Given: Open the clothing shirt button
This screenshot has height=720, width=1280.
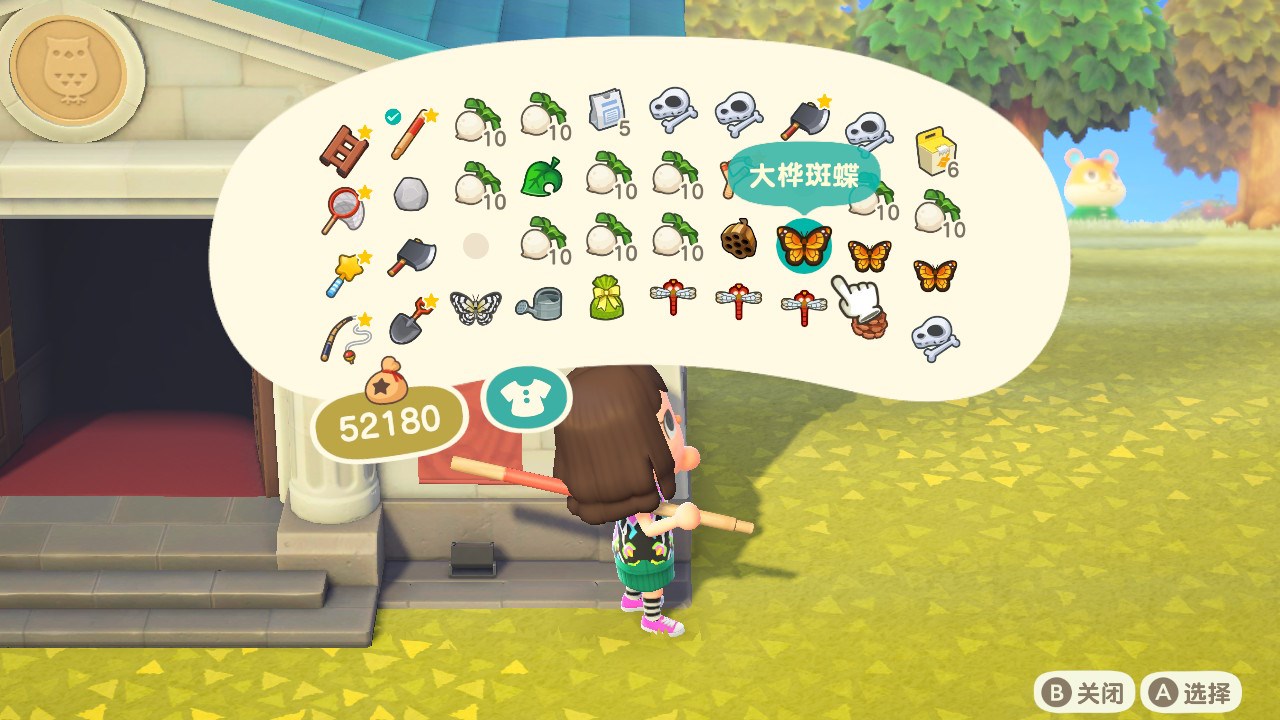Looking at the screenshot, I should click(x=526, y=398).
